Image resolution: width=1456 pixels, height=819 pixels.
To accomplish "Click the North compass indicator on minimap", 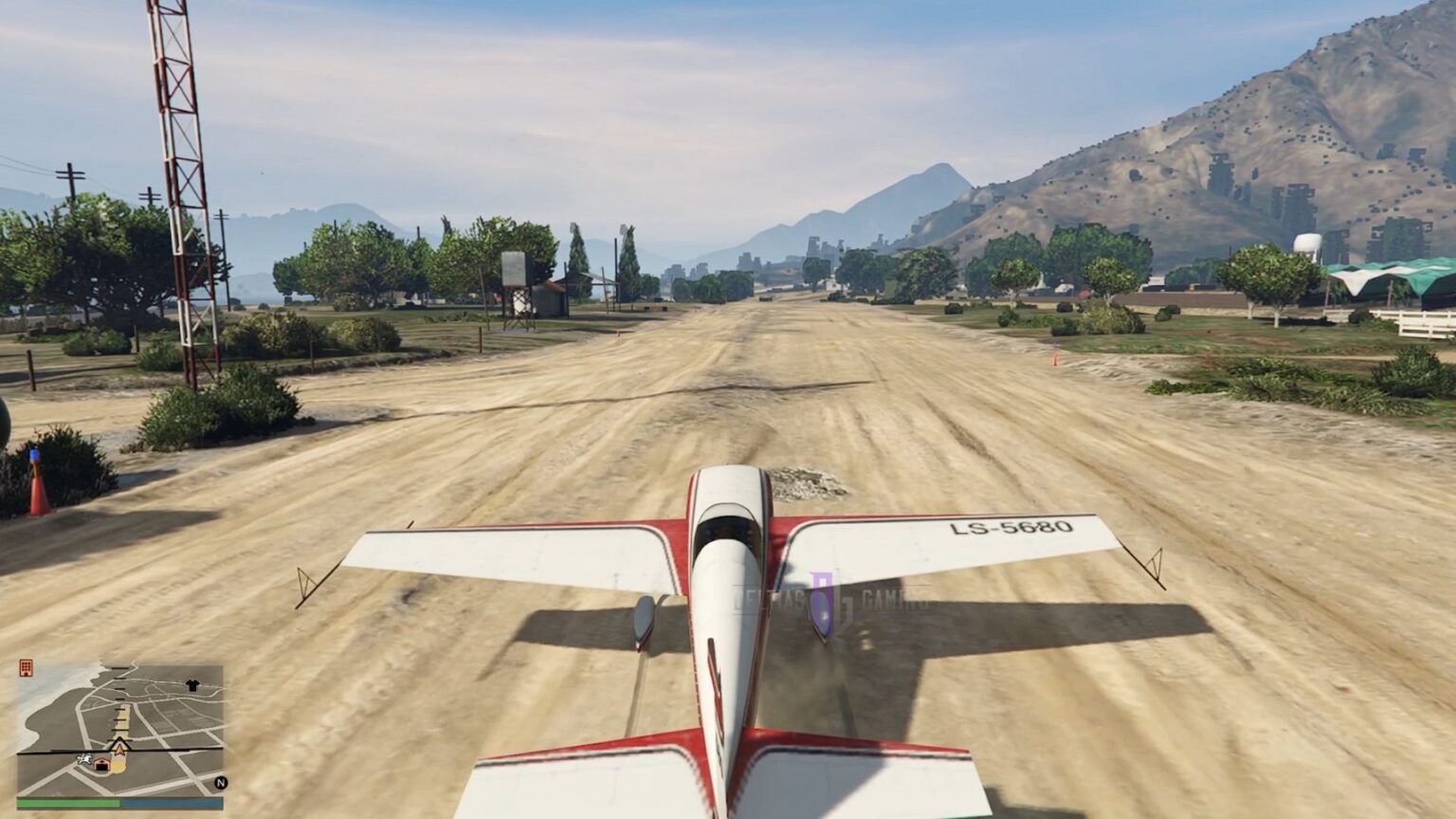I will tap(221, 783).
